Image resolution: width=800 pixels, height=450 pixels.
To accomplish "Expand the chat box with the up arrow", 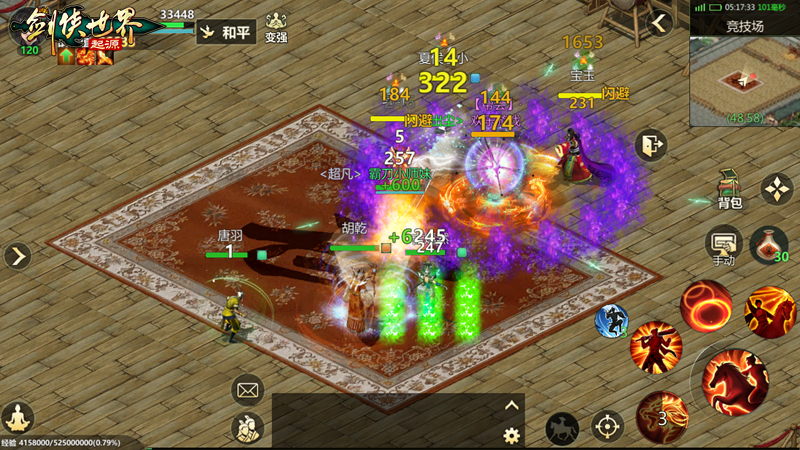I will click(x=512, y=405).
